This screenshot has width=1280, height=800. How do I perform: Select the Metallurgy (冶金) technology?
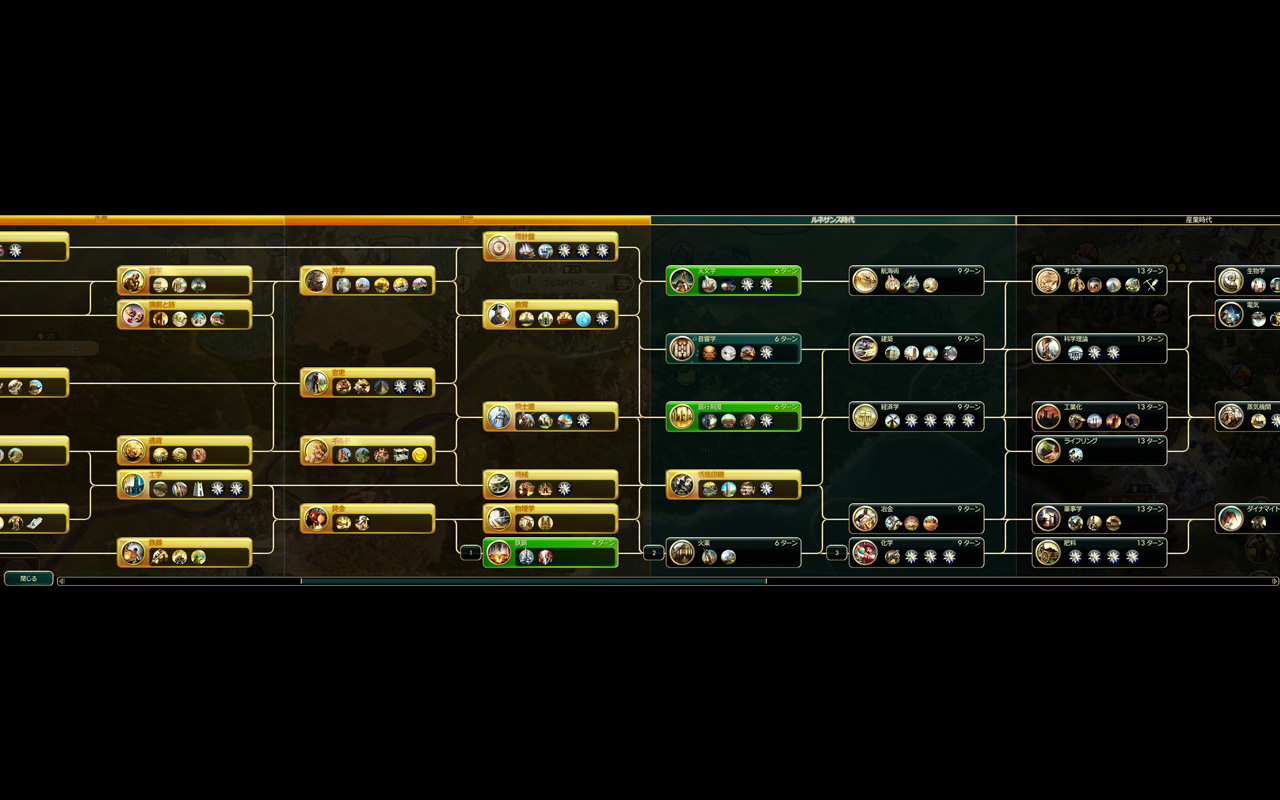[917, 519]
